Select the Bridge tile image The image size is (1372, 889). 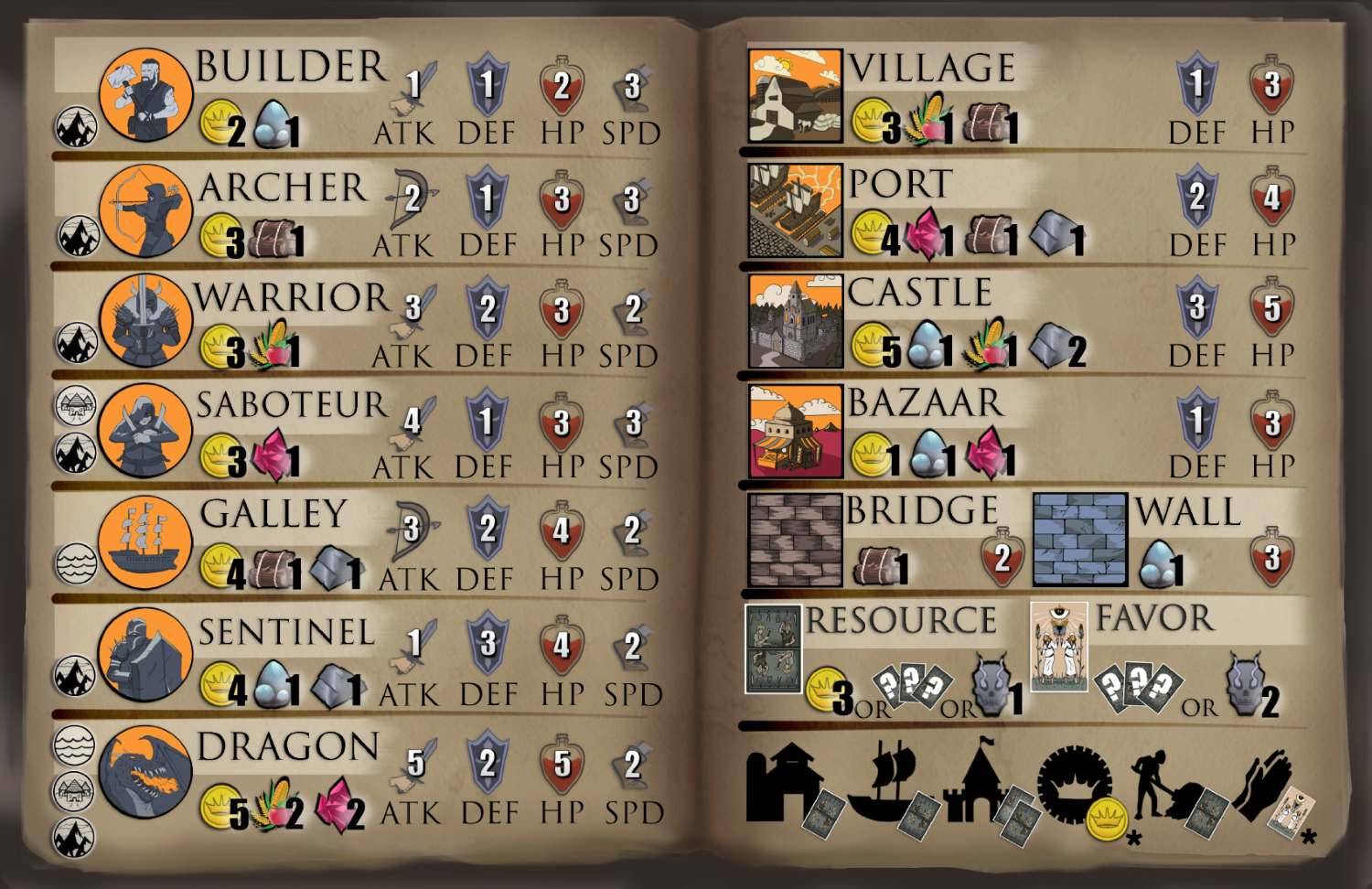[795, 540]
